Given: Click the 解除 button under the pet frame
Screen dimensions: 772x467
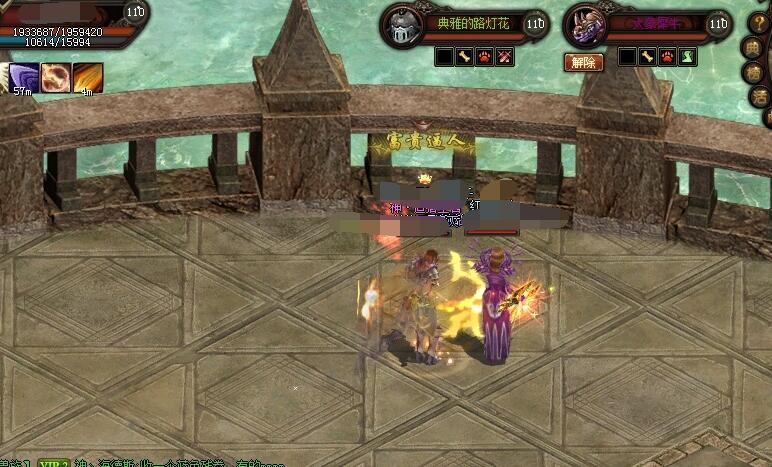Looking at the screenshot, I should pos(583,62).
